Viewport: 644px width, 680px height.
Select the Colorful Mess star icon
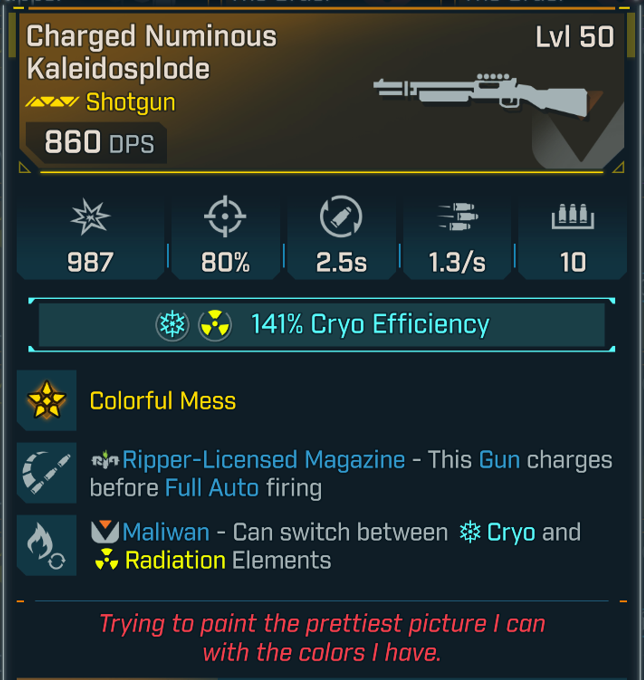(46, 401)
